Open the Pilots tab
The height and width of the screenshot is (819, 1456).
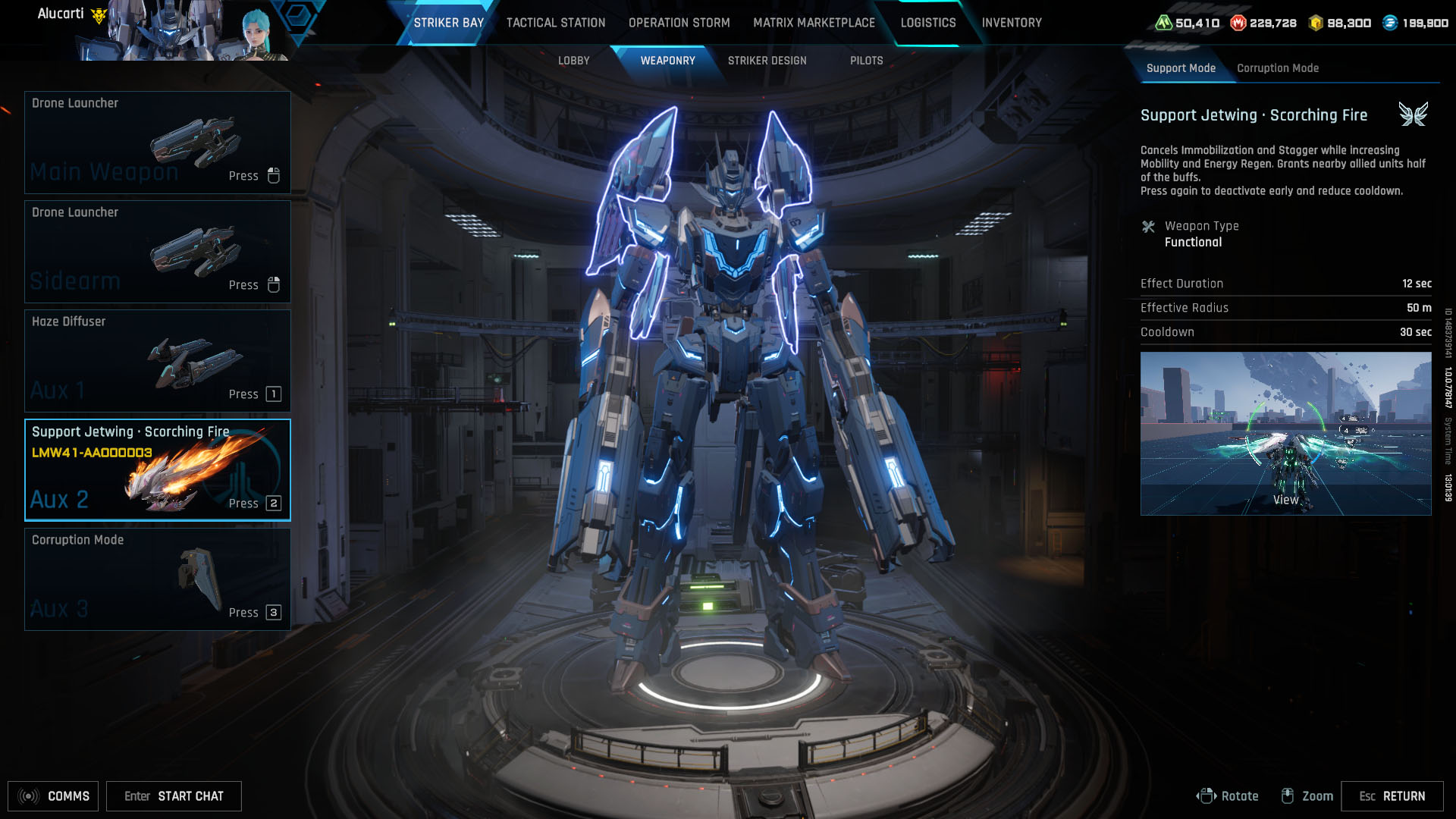(867, 61)
